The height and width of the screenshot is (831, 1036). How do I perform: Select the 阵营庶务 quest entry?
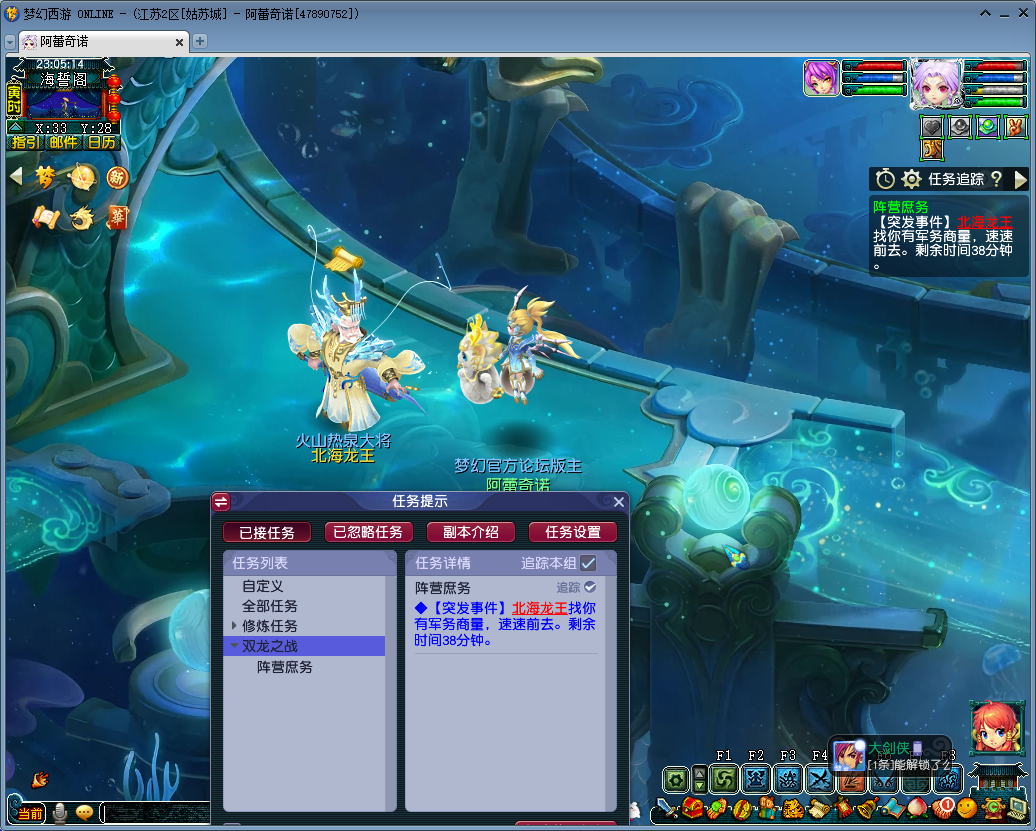pos(285,667)
